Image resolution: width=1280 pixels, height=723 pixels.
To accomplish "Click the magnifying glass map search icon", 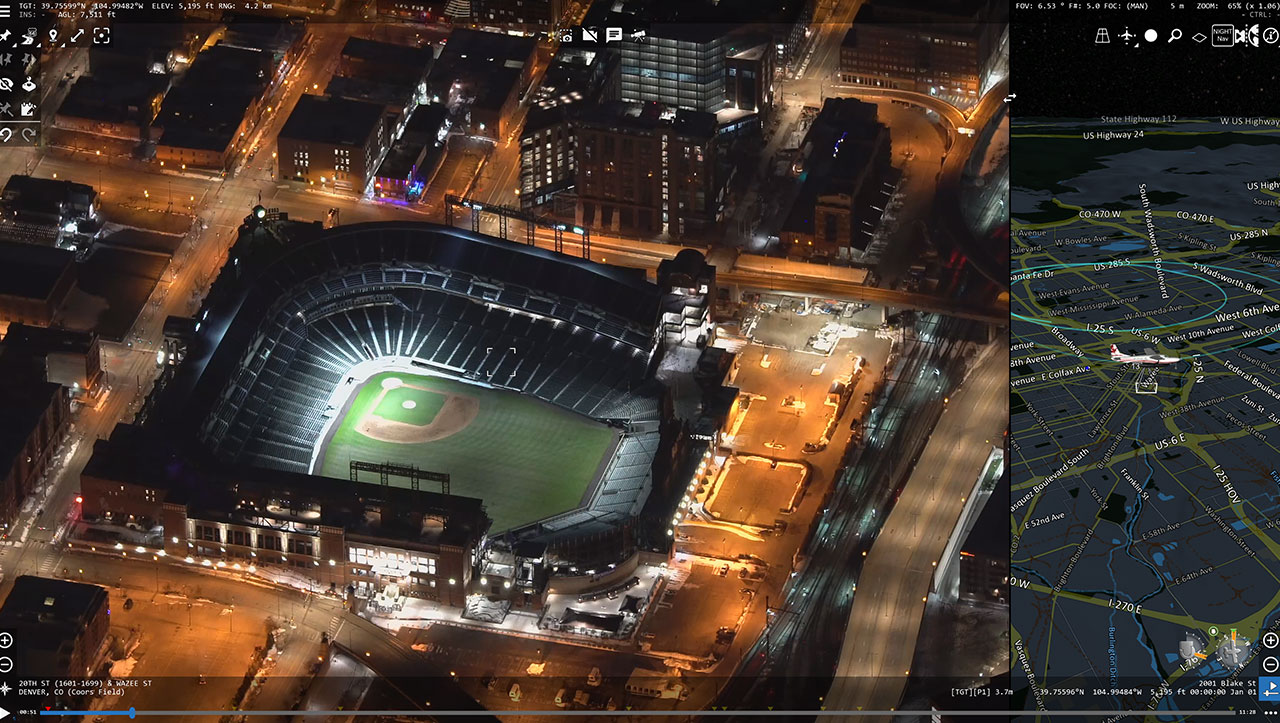I will [1175, 36].
